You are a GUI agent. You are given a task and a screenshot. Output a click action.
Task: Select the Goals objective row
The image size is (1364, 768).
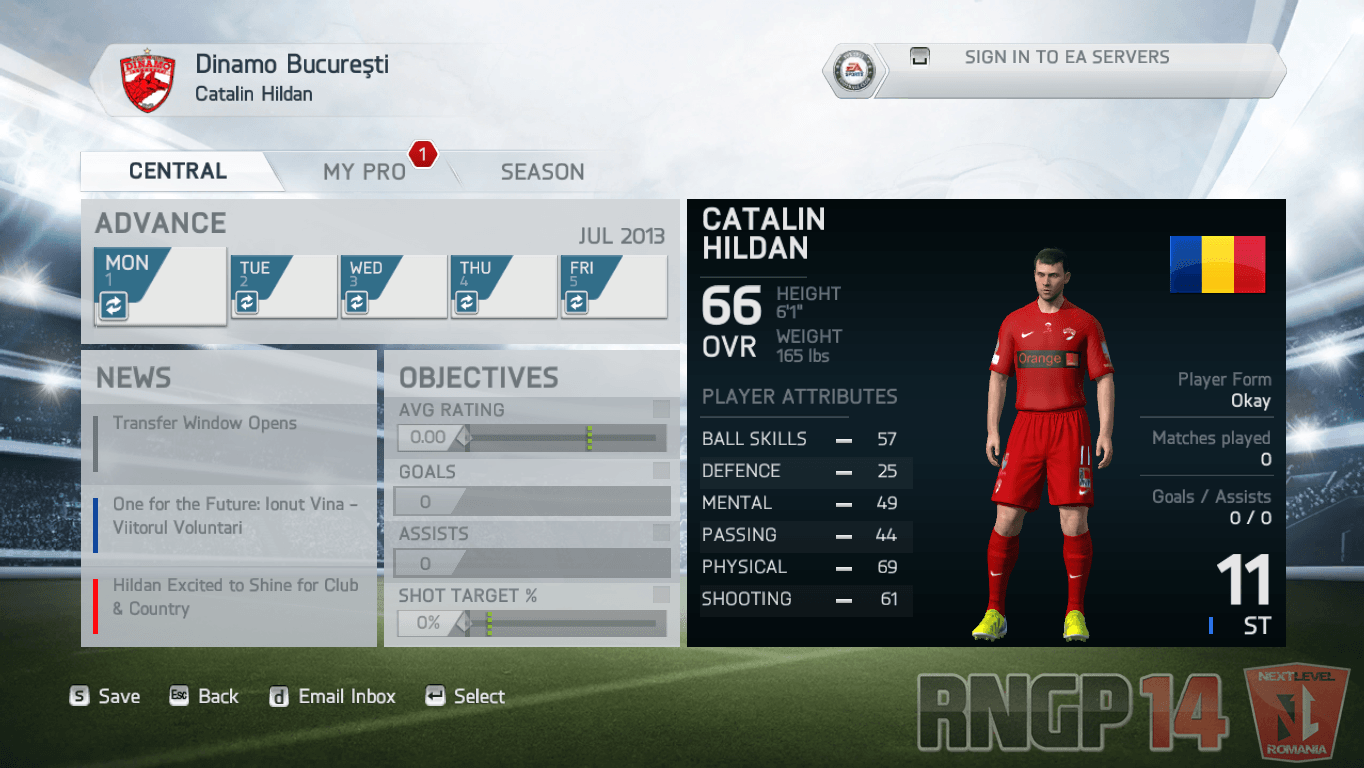pyautogui.click(x=531, y=488)
